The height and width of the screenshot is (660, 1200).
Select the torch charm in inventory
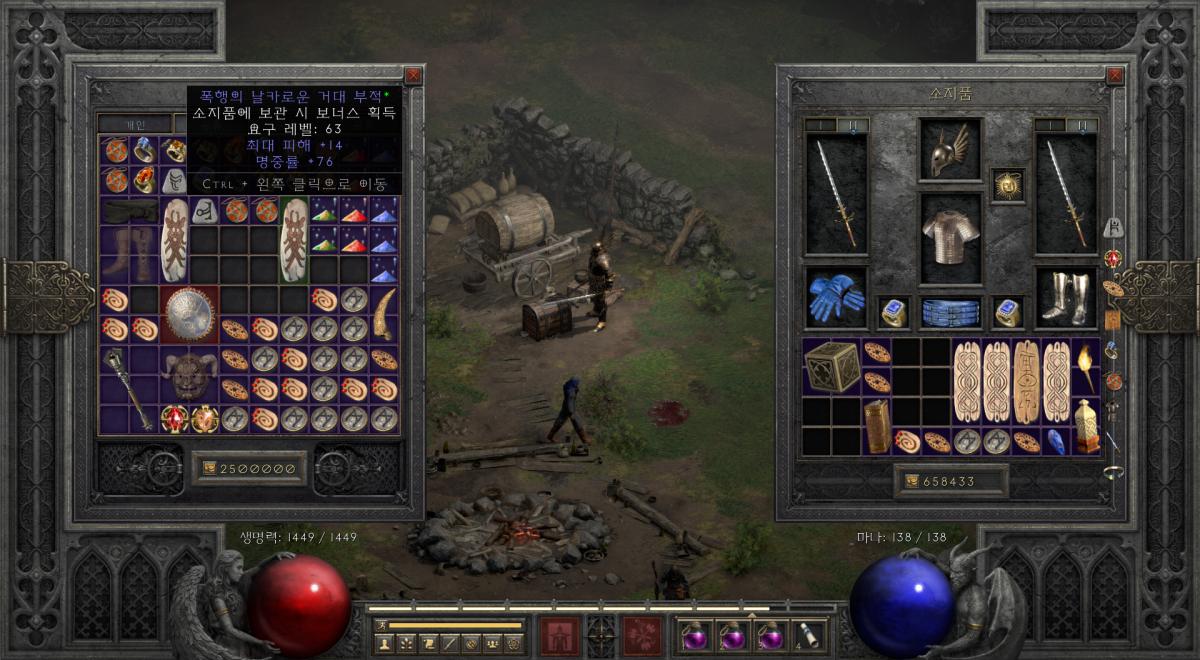pyautogui.click(x=1086, y=366)
